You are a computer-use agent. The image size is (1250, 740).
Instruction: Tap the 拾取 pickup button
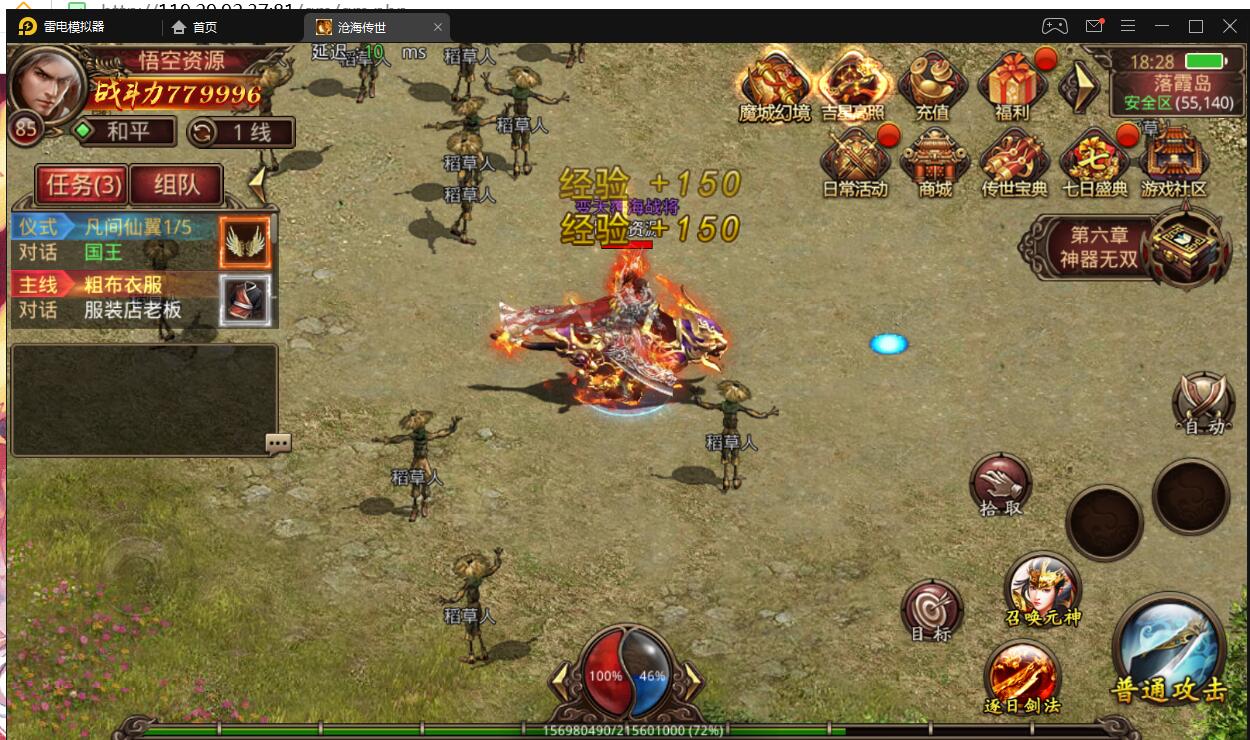click(x=1000, y=486)
